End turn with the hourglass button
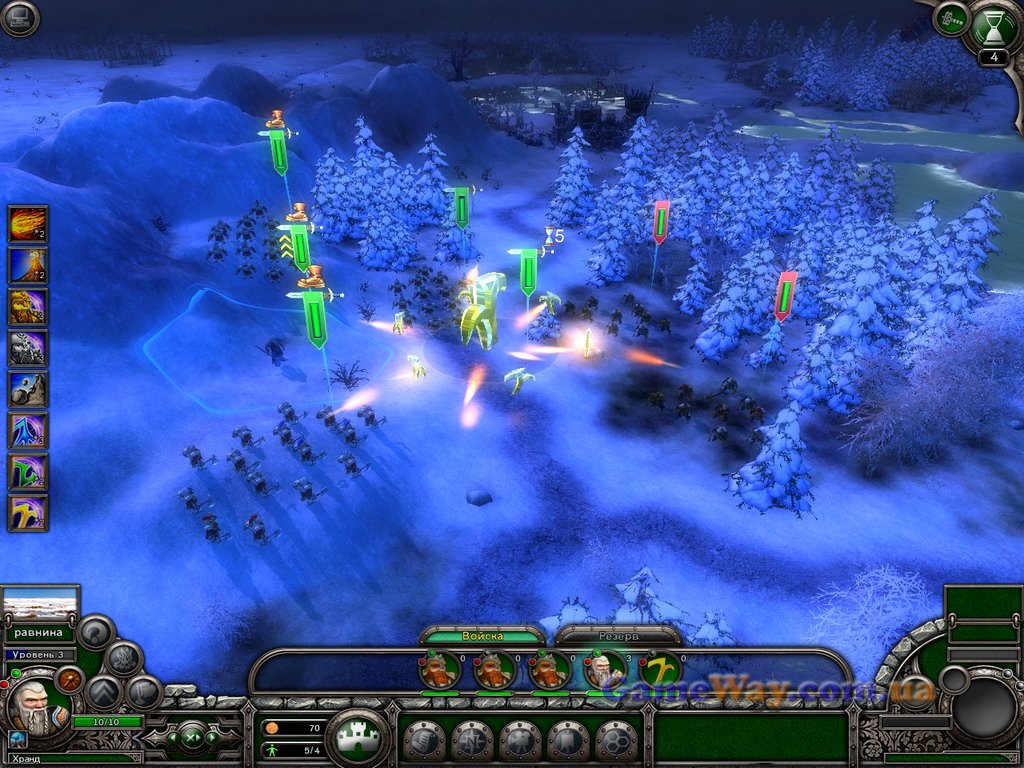1024x768 pixels. tap(993, 27)
